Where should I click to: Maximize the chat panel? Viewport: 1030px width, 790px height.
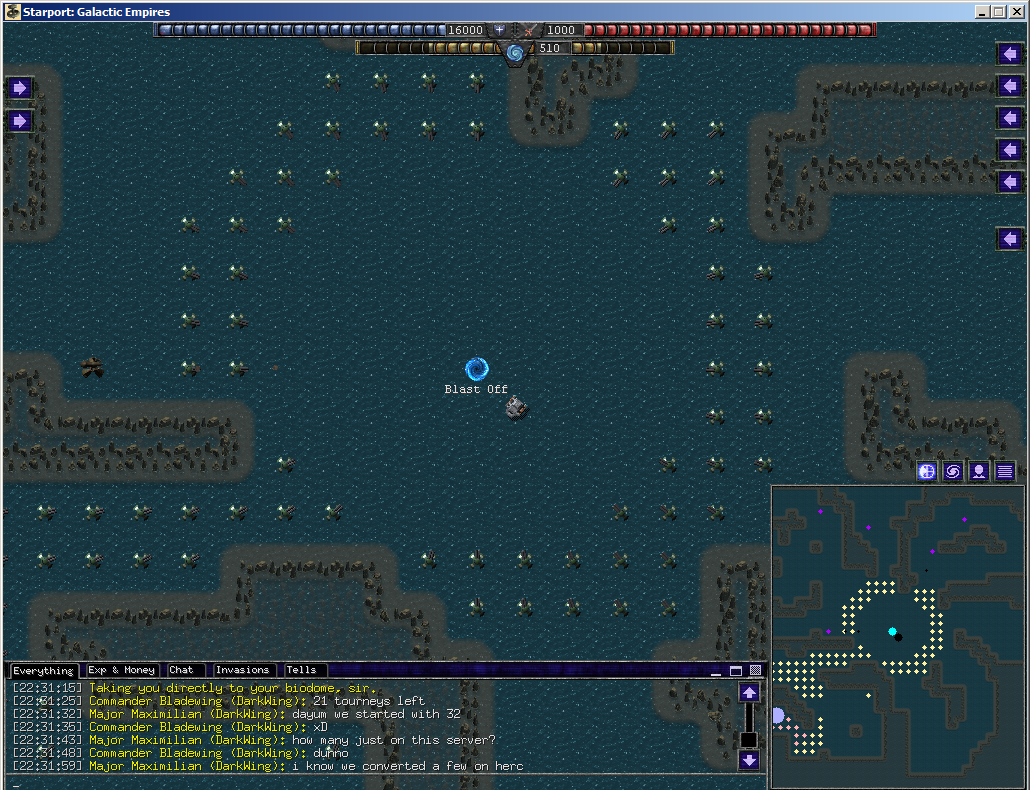[x=736, y=670]
